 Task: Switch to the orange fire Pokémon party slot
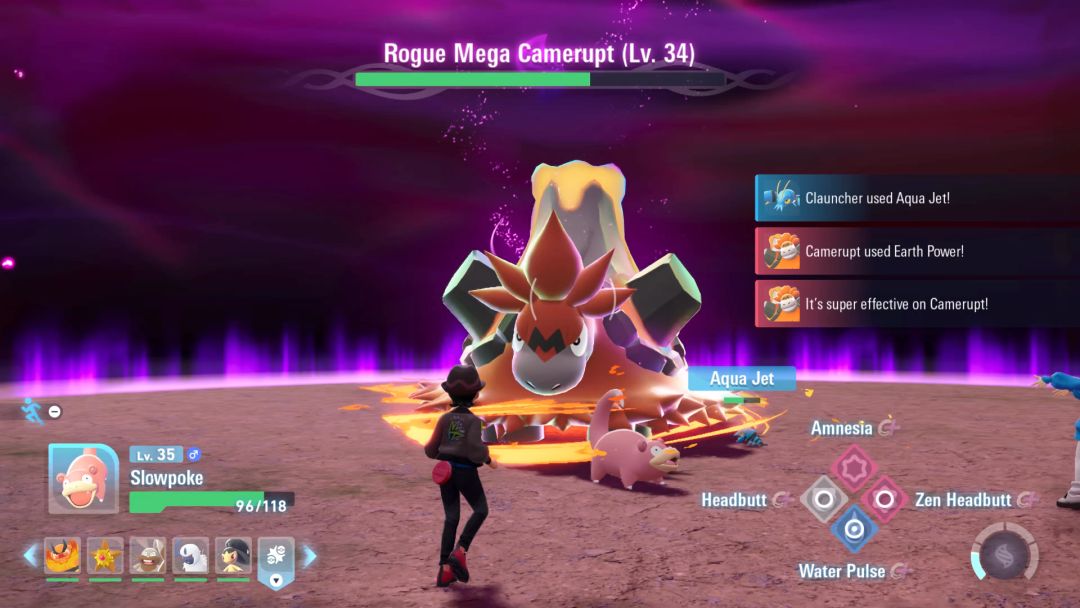[x=62, y=555]
